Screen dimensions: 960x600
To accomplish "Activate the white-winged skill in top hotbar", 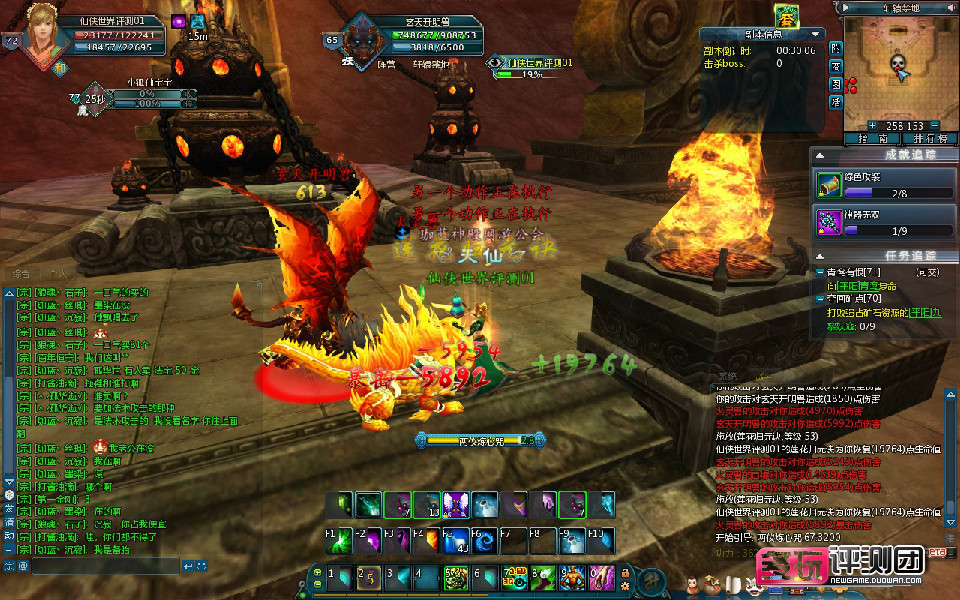I will pyautogui.click(x=455, y=505).
